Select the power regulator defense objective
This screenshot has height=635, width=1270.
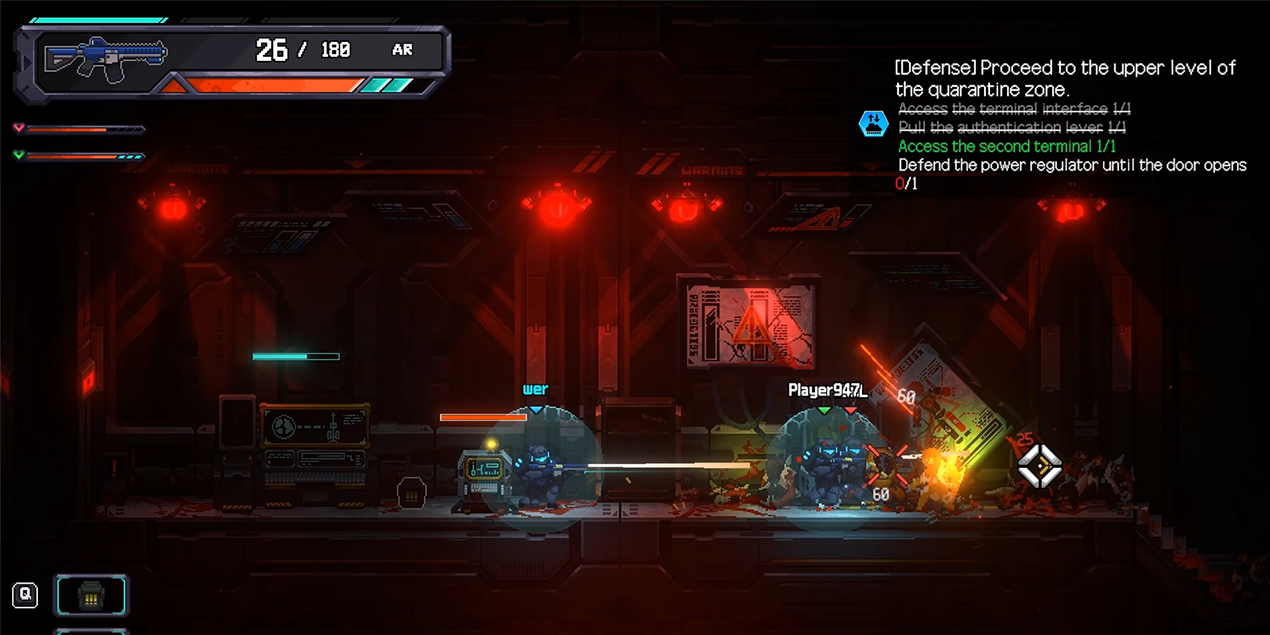pos(1071,166)
